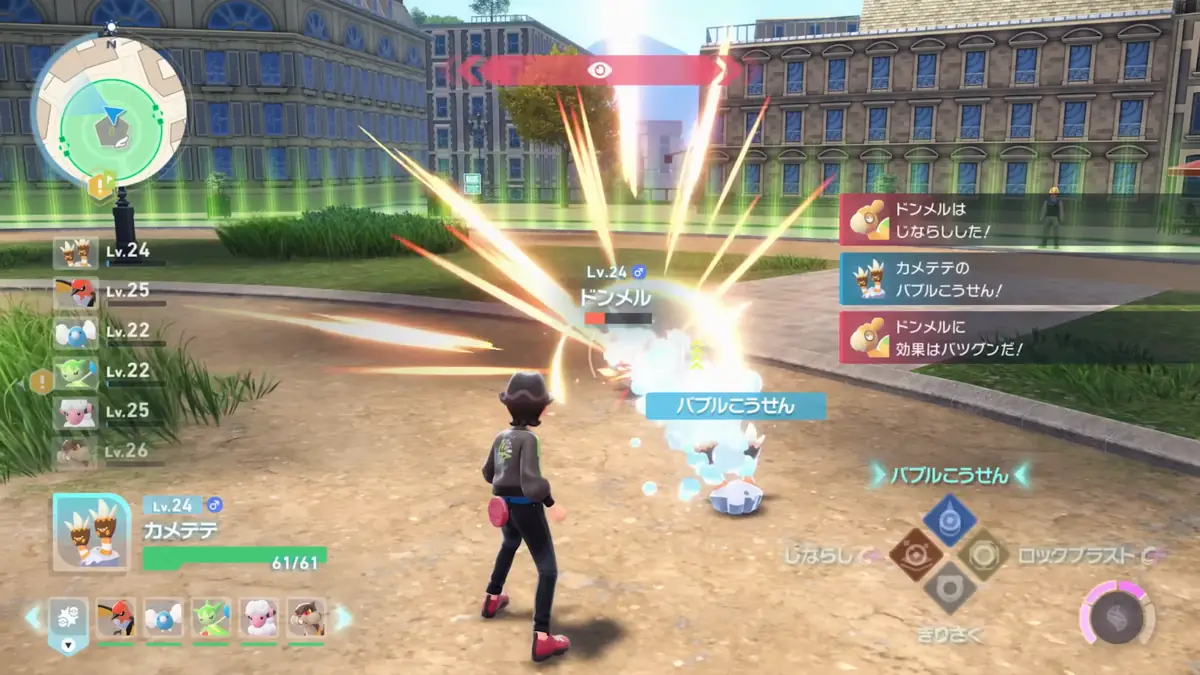The image size is (1200, 675).
Task: Select the active Binacle portrait
Action: coord(91,533)
